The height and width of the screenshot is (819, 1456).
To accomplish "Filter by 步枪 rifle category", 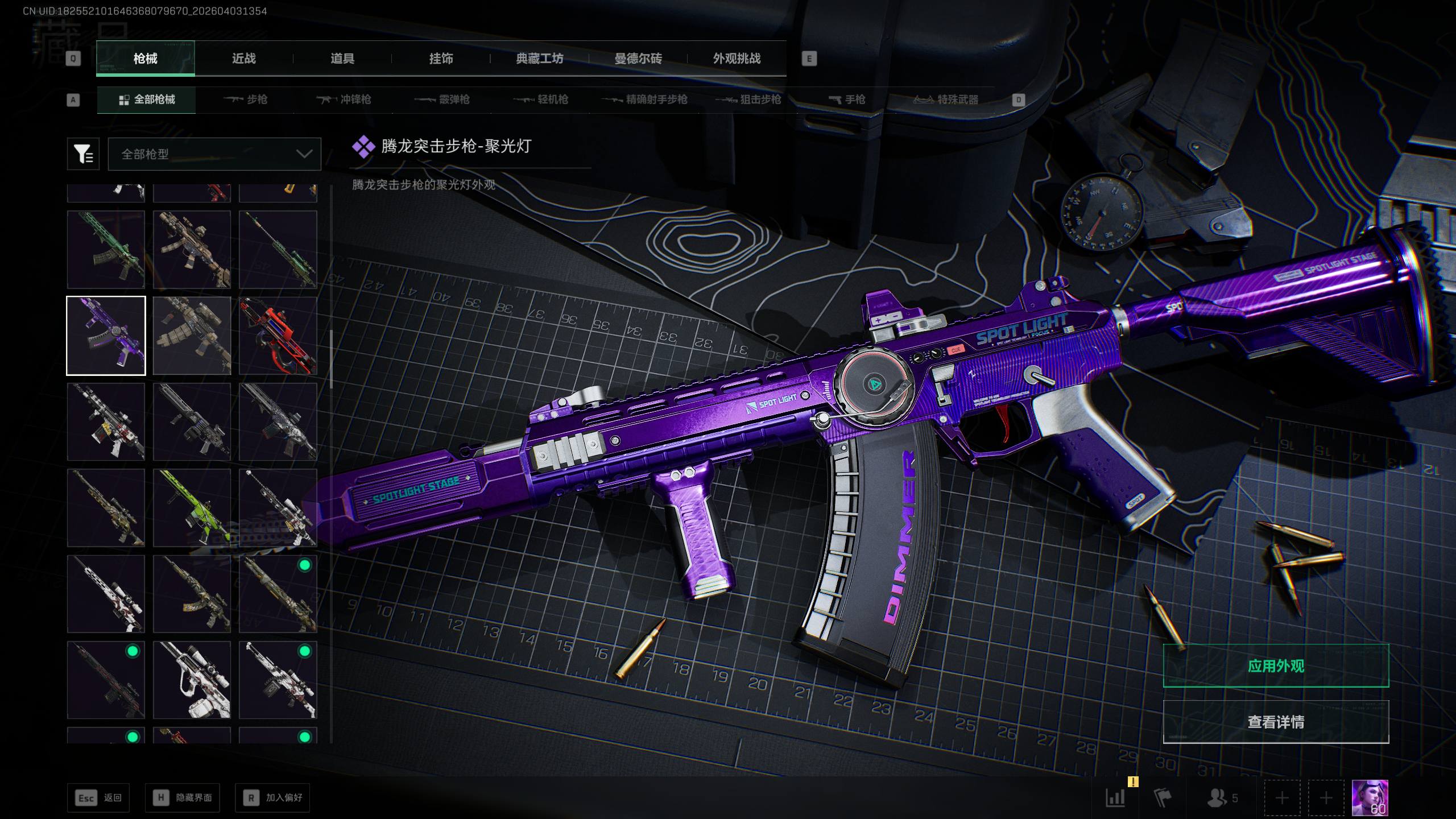I will click(245, 100).
